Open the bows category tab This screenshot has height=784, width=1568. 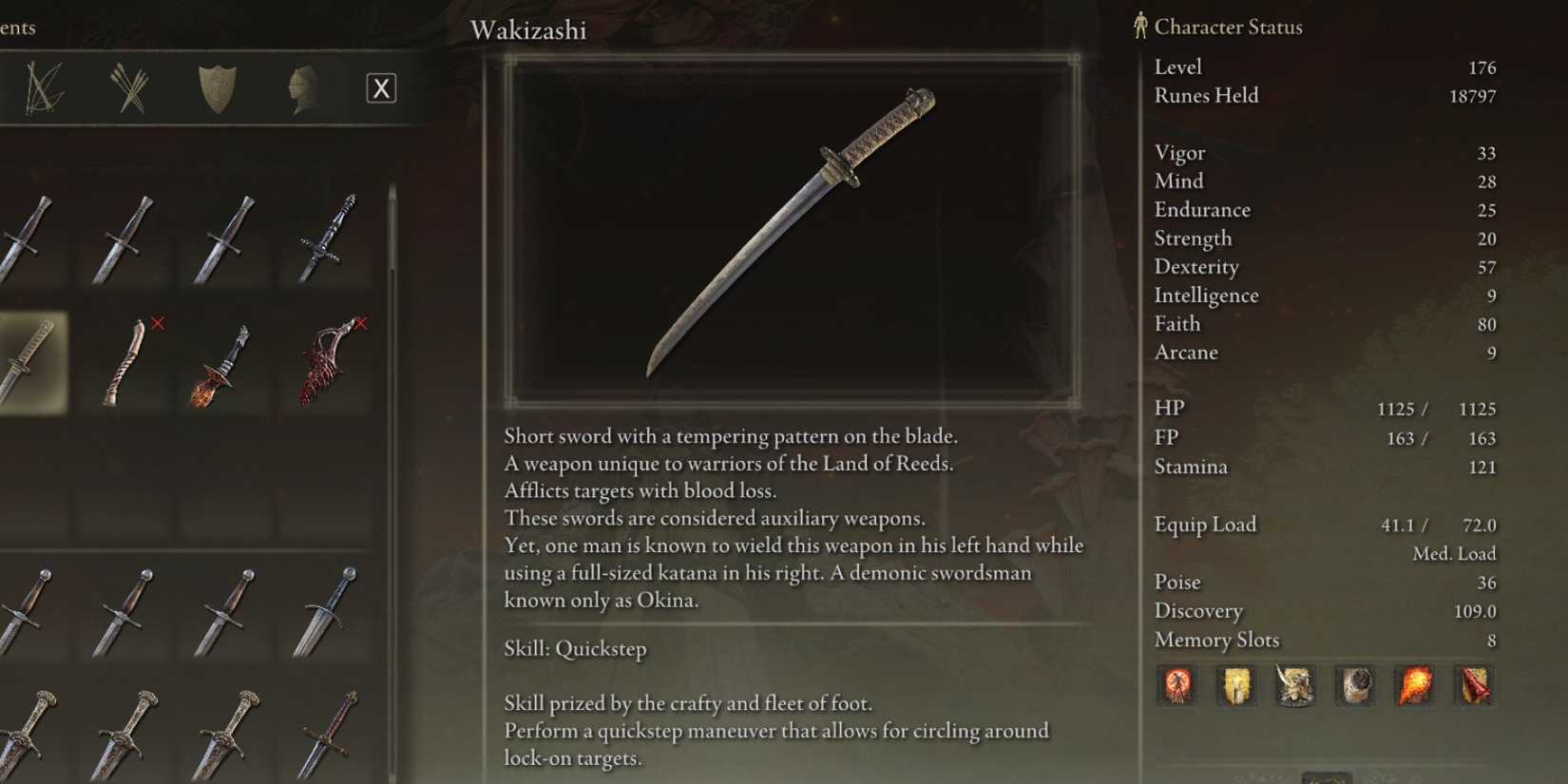pos(43,87)
